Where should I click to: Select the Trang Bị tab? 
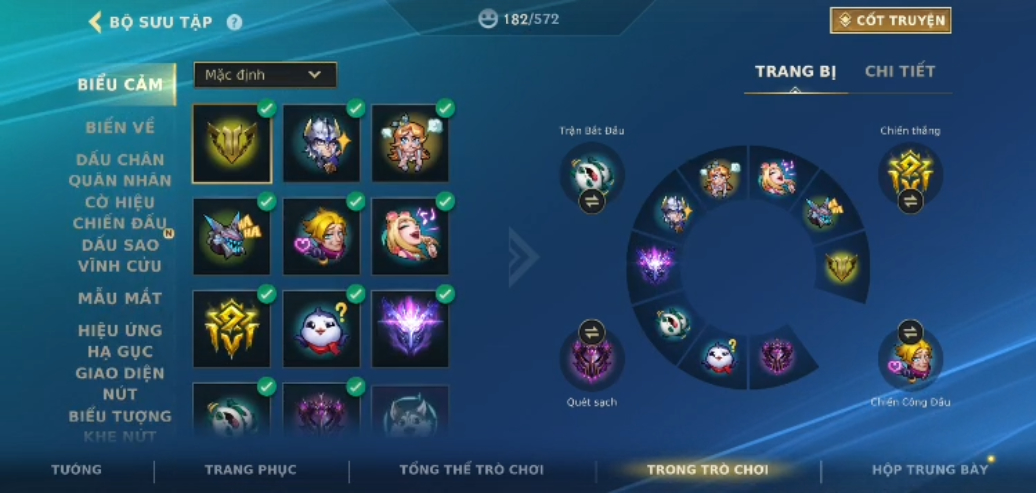(x=795, y=71)
